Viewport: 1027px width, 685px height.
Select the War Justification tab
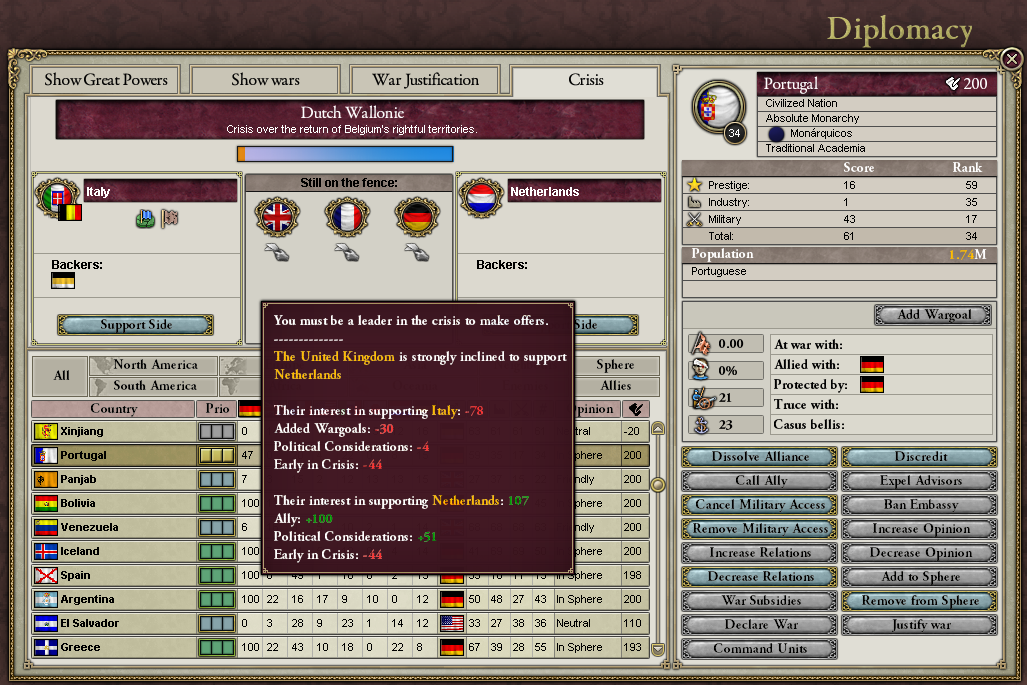(425, 80)
